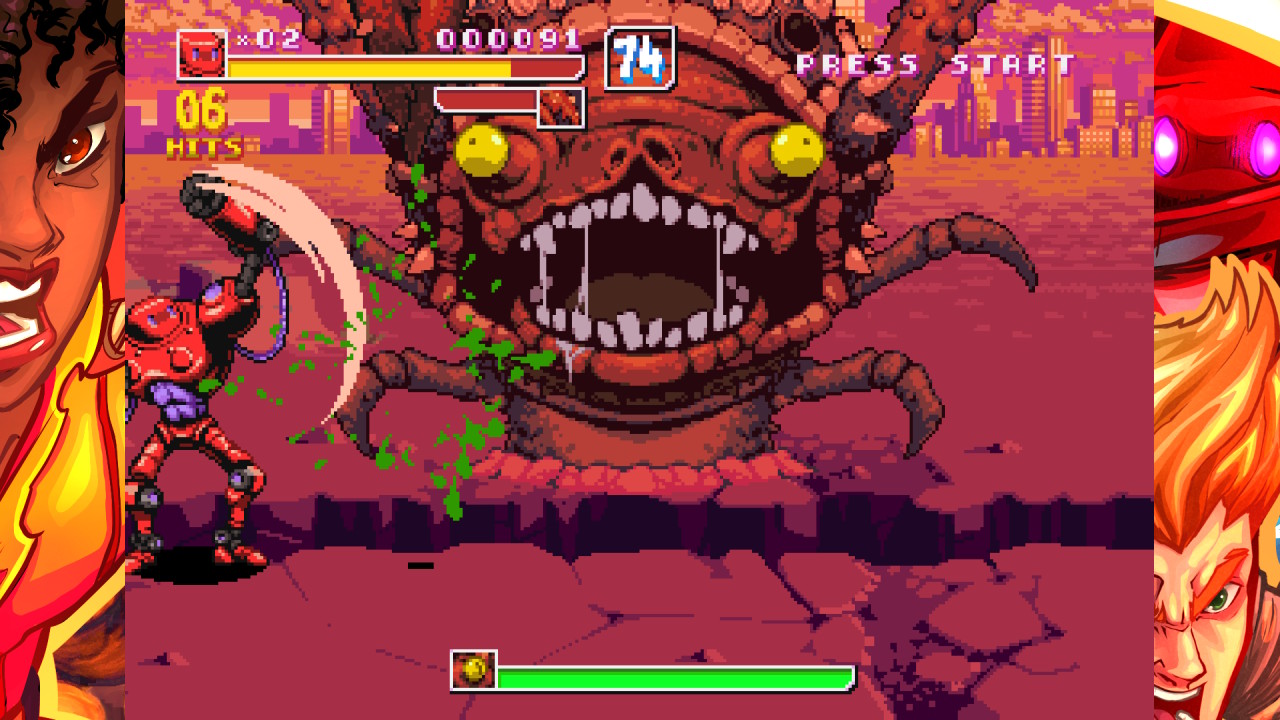Toggle the PRESS START prompt
Image resolution: width=1280 pixels, height=720 pixels.
click(936, 64)
